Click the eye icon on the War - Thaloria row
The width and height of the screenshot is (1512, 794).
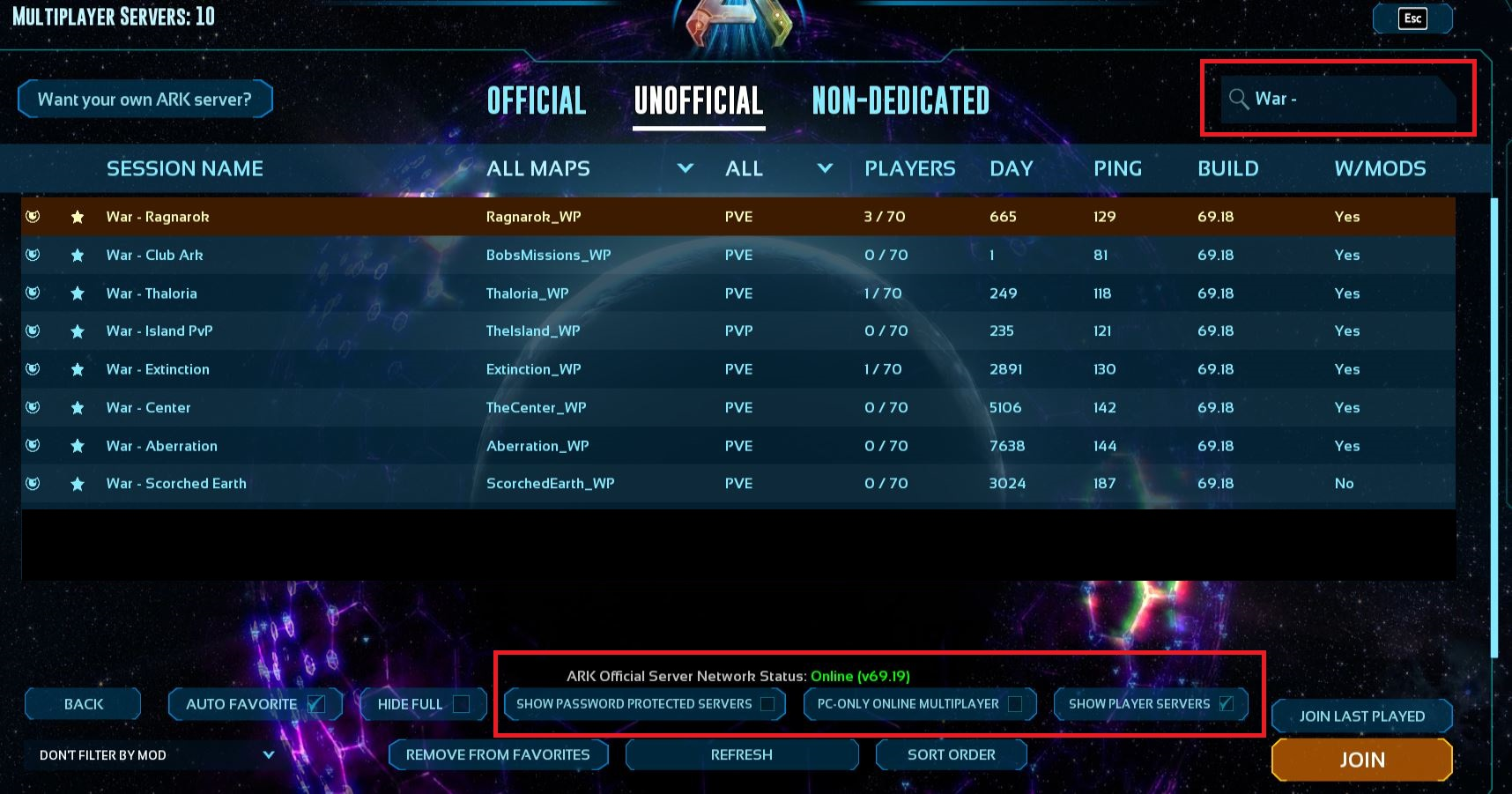coord(33,293)
